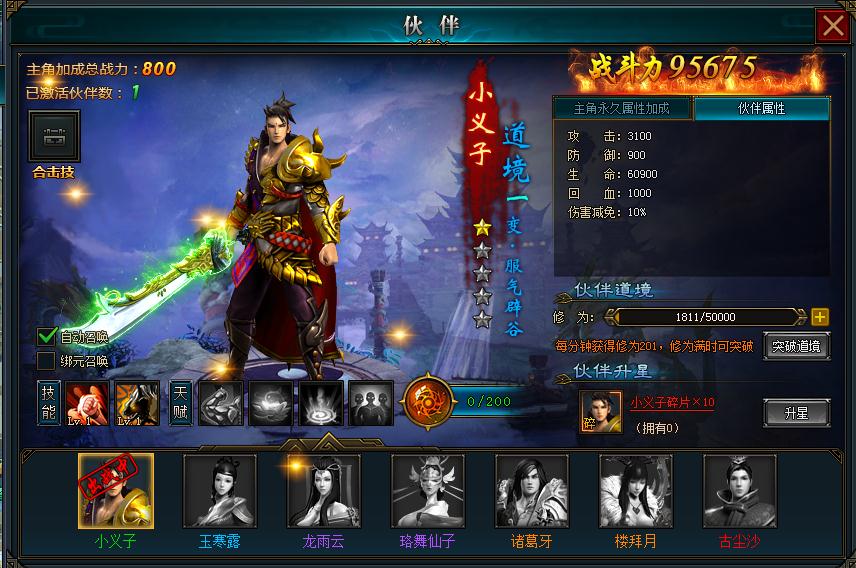The image size is (856, 568).
Task: Open the 合击技 combo skill slot
Action: coord(54,136)
